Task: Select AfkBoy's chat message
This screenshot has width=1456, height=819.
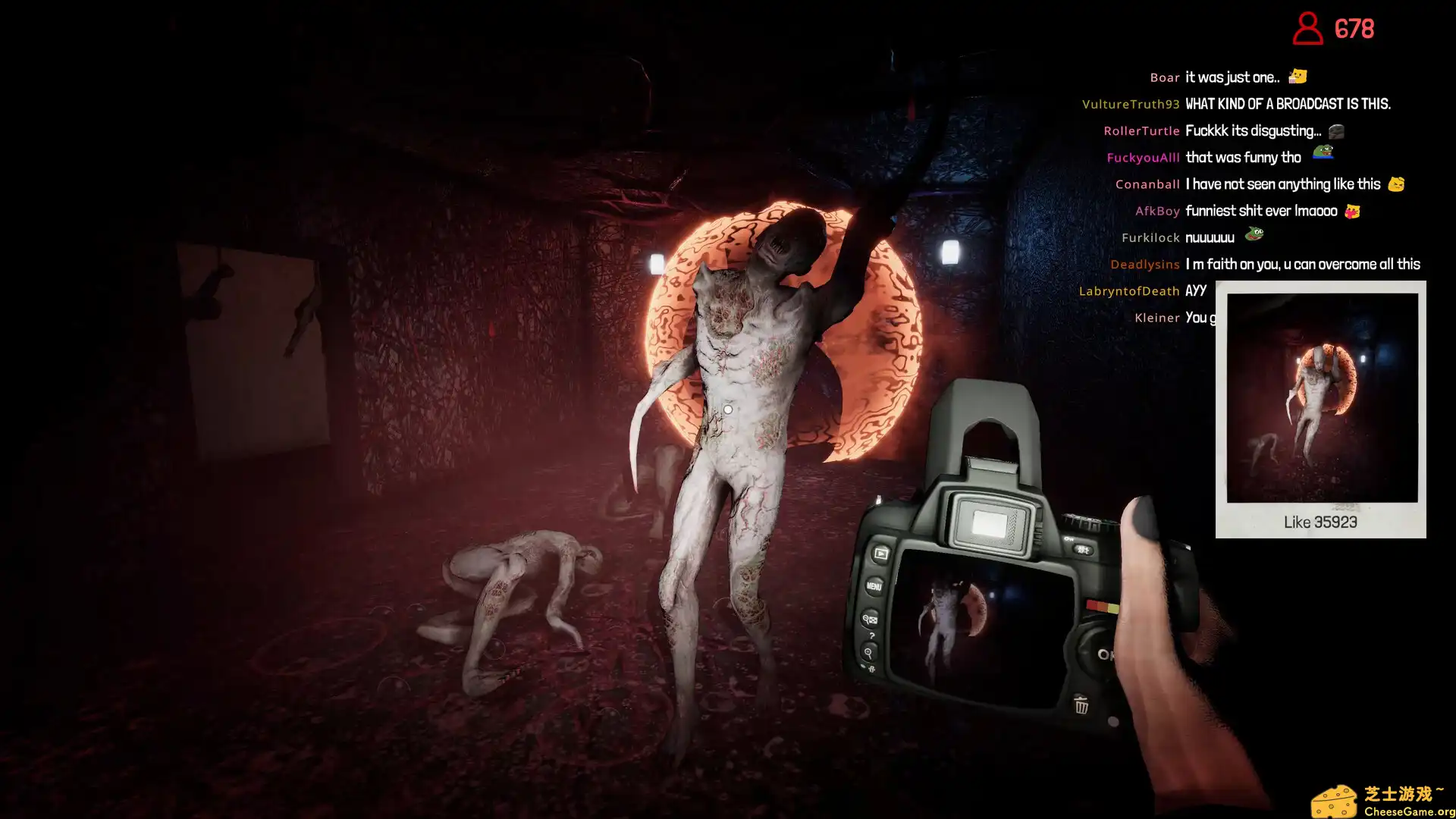Action: [x=1261, y=211]
